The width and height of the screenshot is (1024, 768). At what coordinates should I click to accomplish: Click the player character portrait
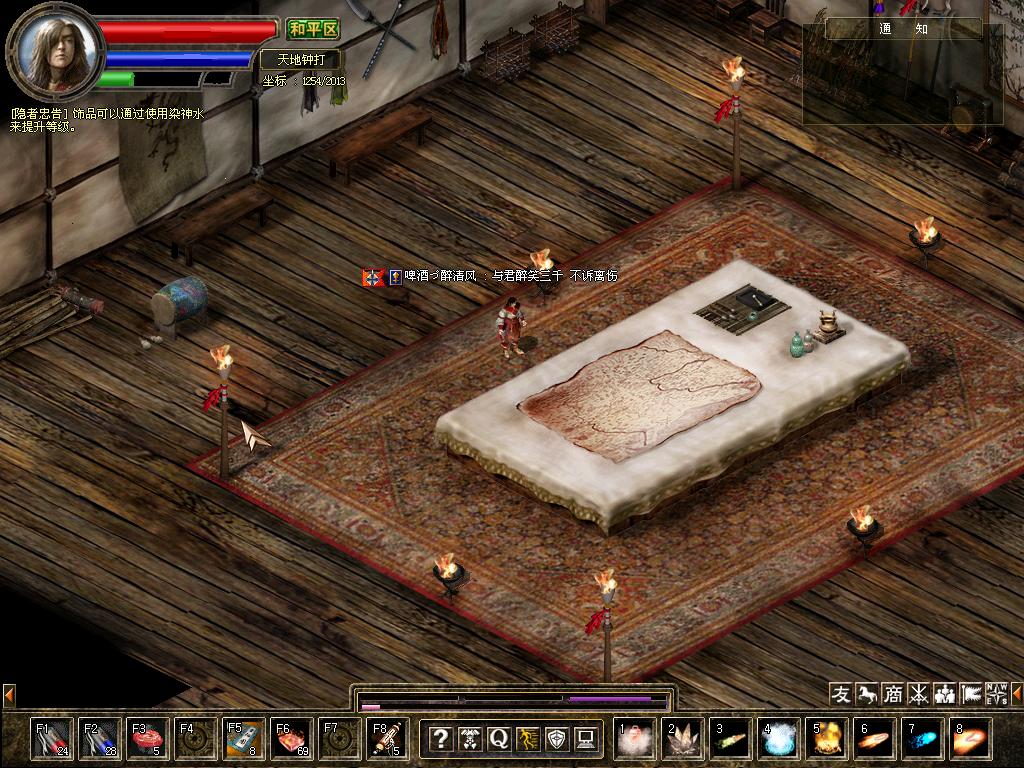[56, 47]
